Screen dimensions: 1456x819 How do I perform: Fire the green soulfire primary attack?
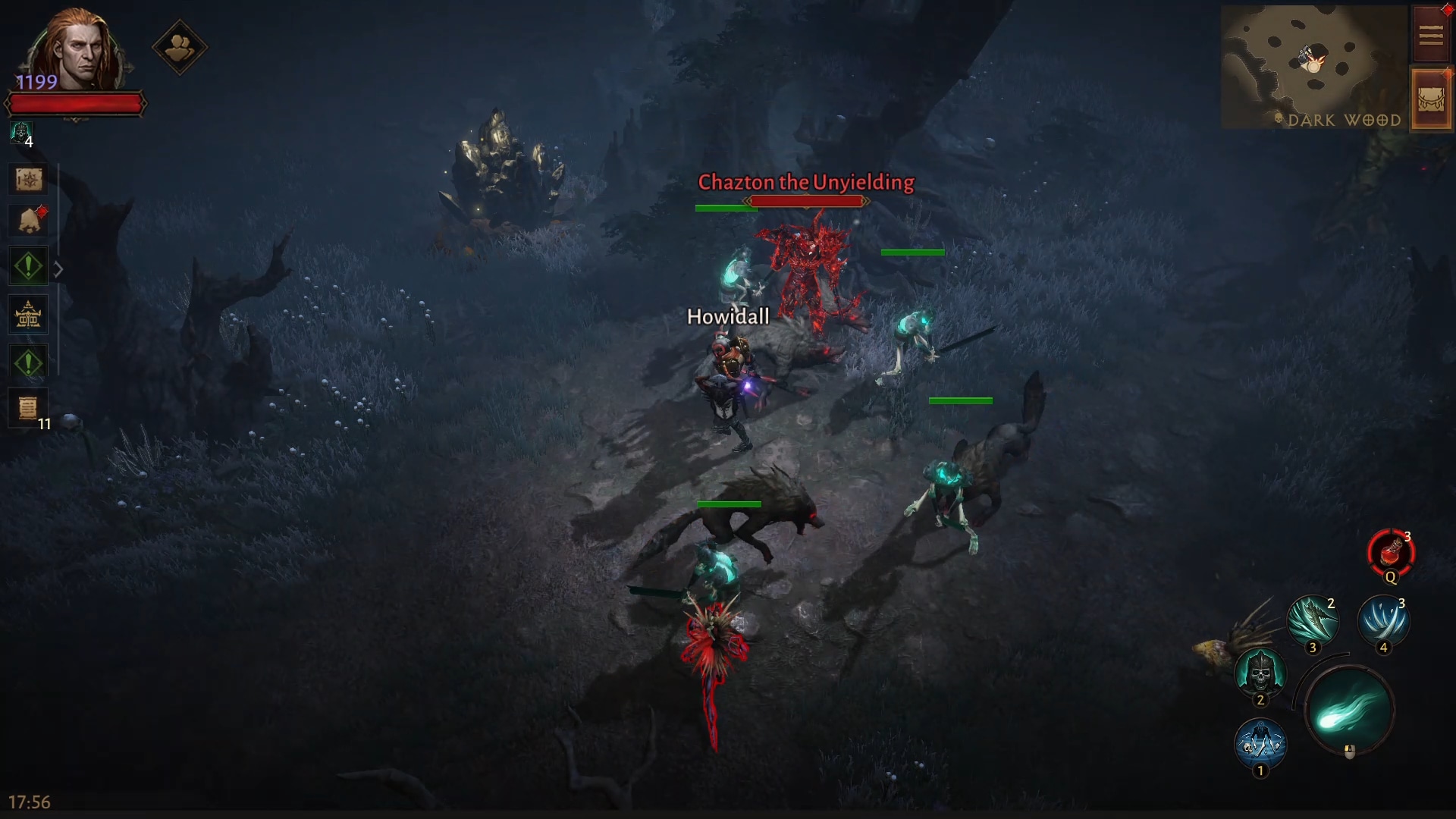tap(1349, 711)
